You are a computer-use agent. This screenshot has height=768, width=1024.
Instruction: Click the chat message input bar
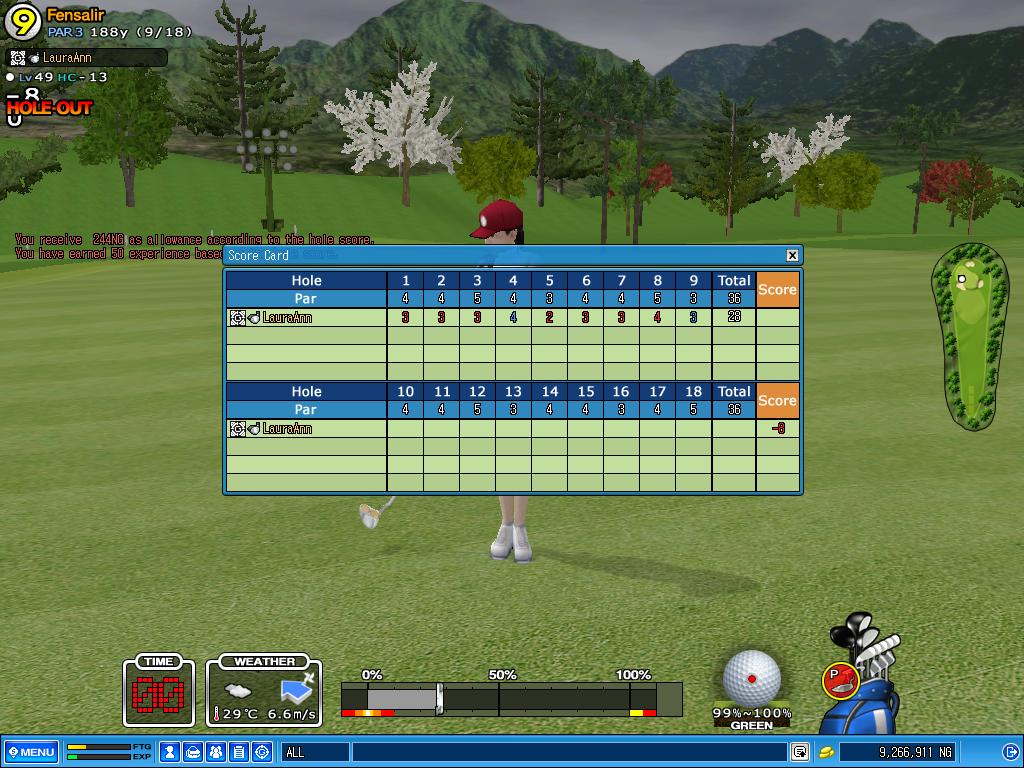[x=570, y=752]
